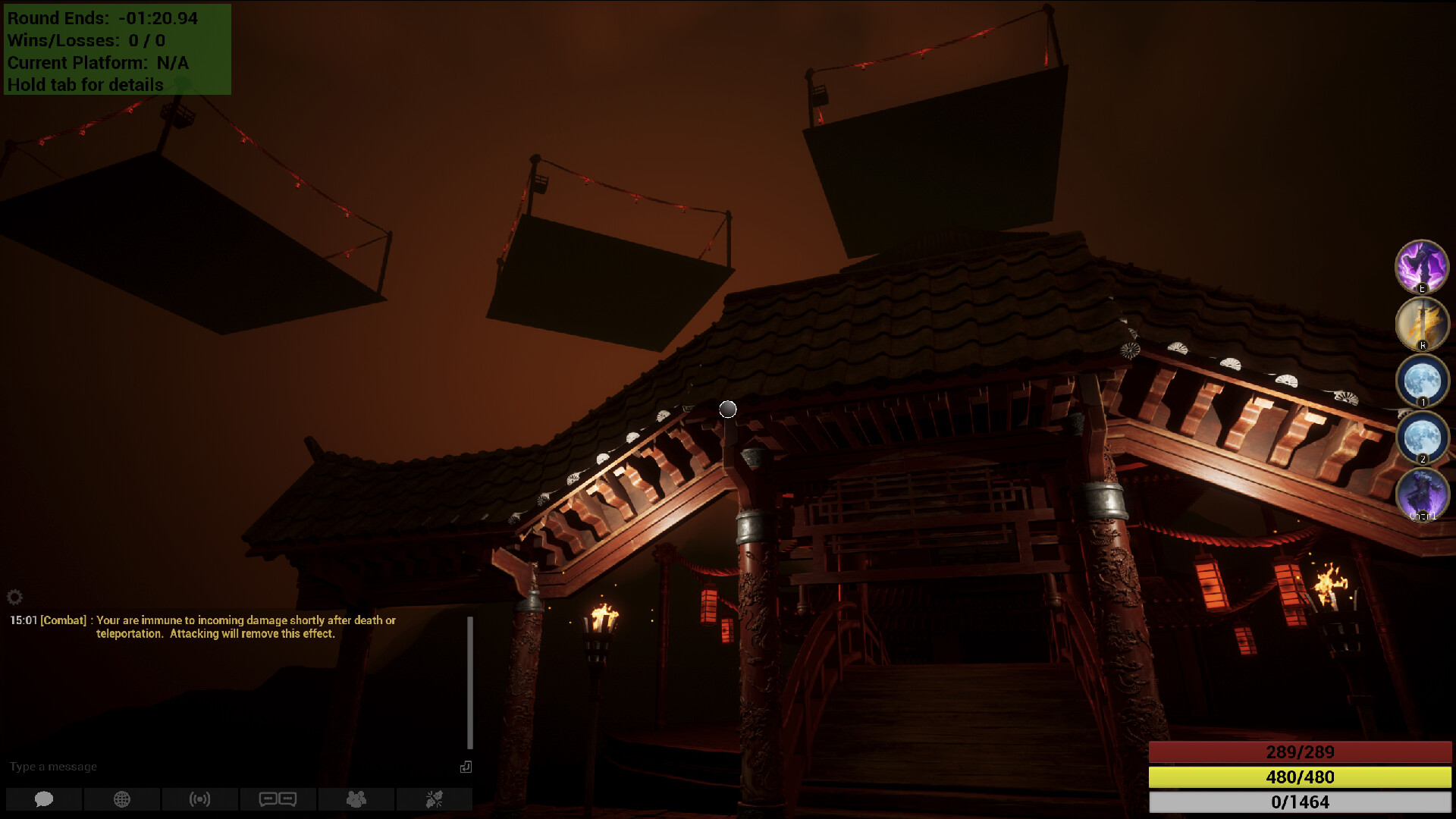Cast the moon spell in slot 2
The height and width of the screenshot is (819, 1456).
pyautogui.click(x=1423, y=438)
